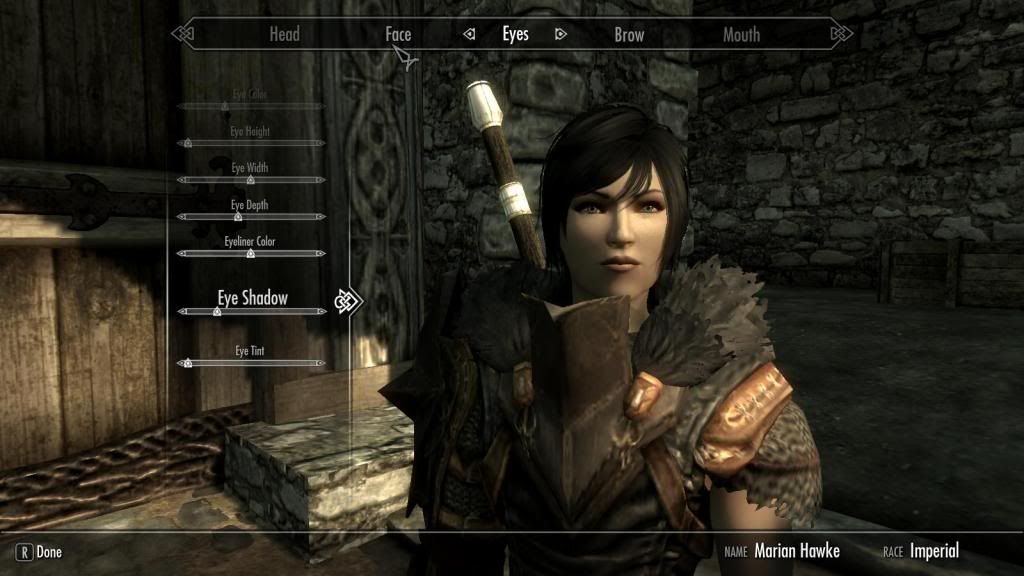1024x576 pixels.
Task: Click the left arrow beside Eyes
Action: click(469, 34)
